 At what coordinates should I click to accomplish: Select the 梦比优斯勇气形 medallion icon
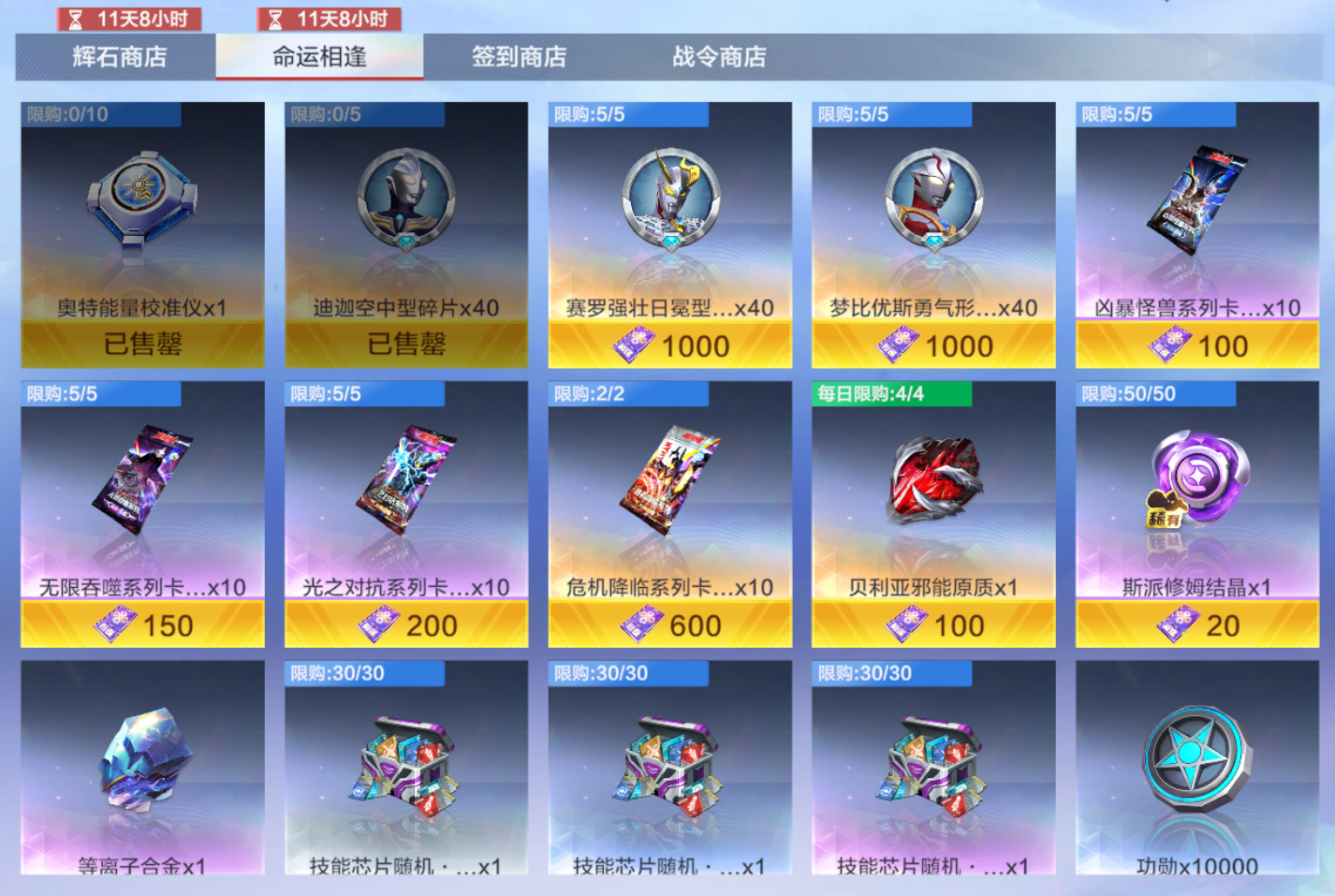[x=934, y=199]
